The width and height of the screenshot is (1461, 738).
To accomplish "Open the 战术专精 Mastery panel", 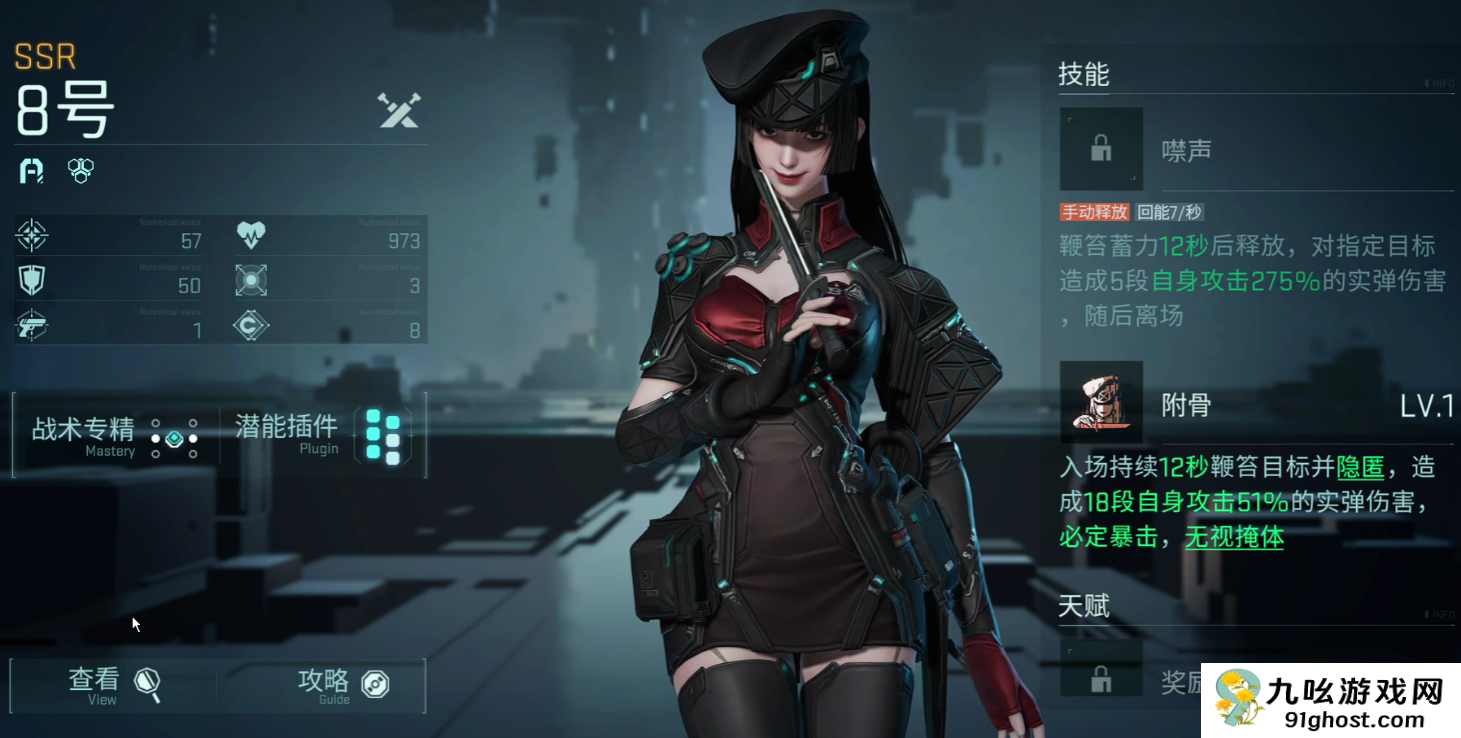I will [x=114, y=436].
